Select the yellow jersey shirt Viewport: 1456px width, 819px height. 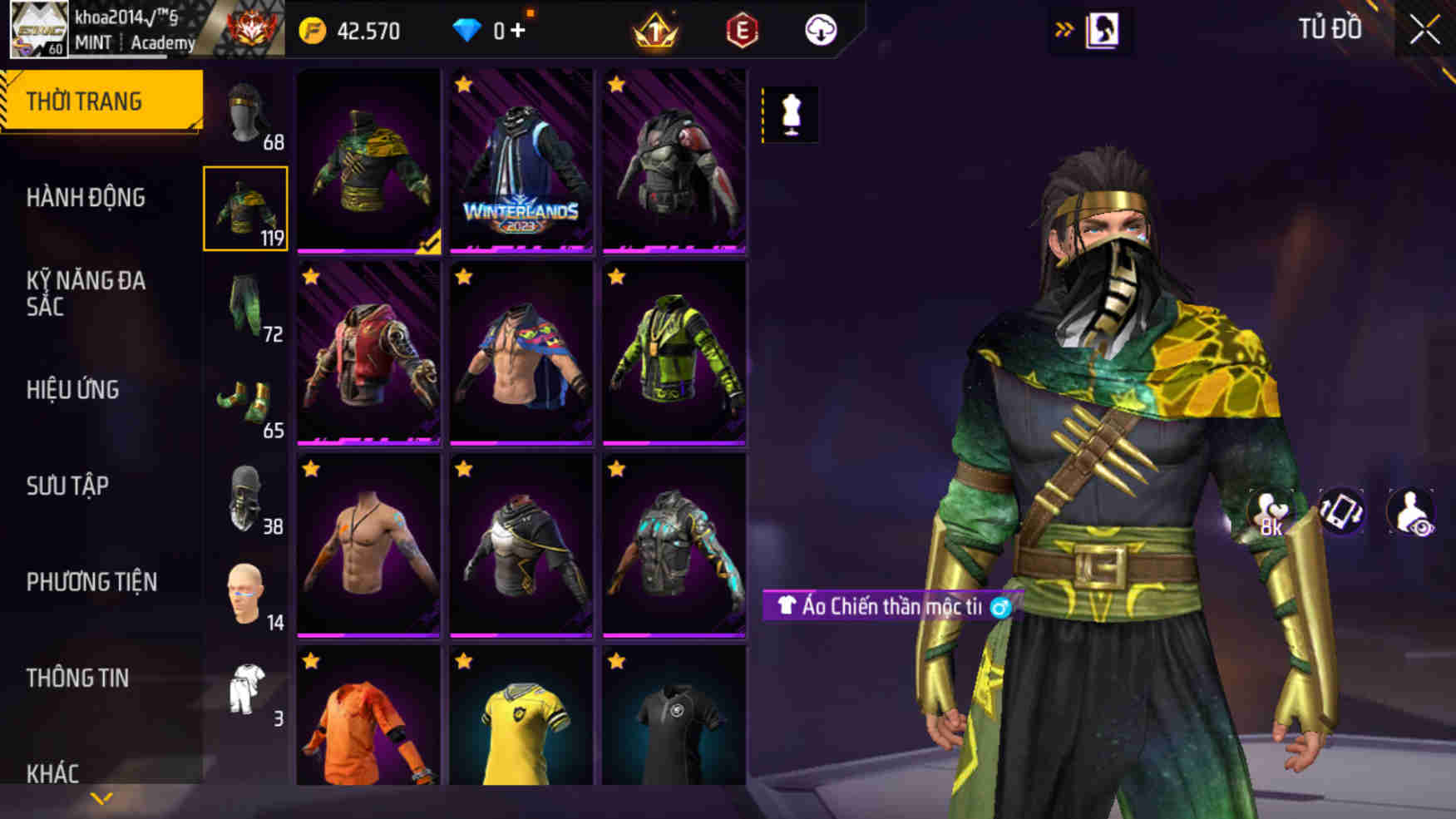point(521,718)
